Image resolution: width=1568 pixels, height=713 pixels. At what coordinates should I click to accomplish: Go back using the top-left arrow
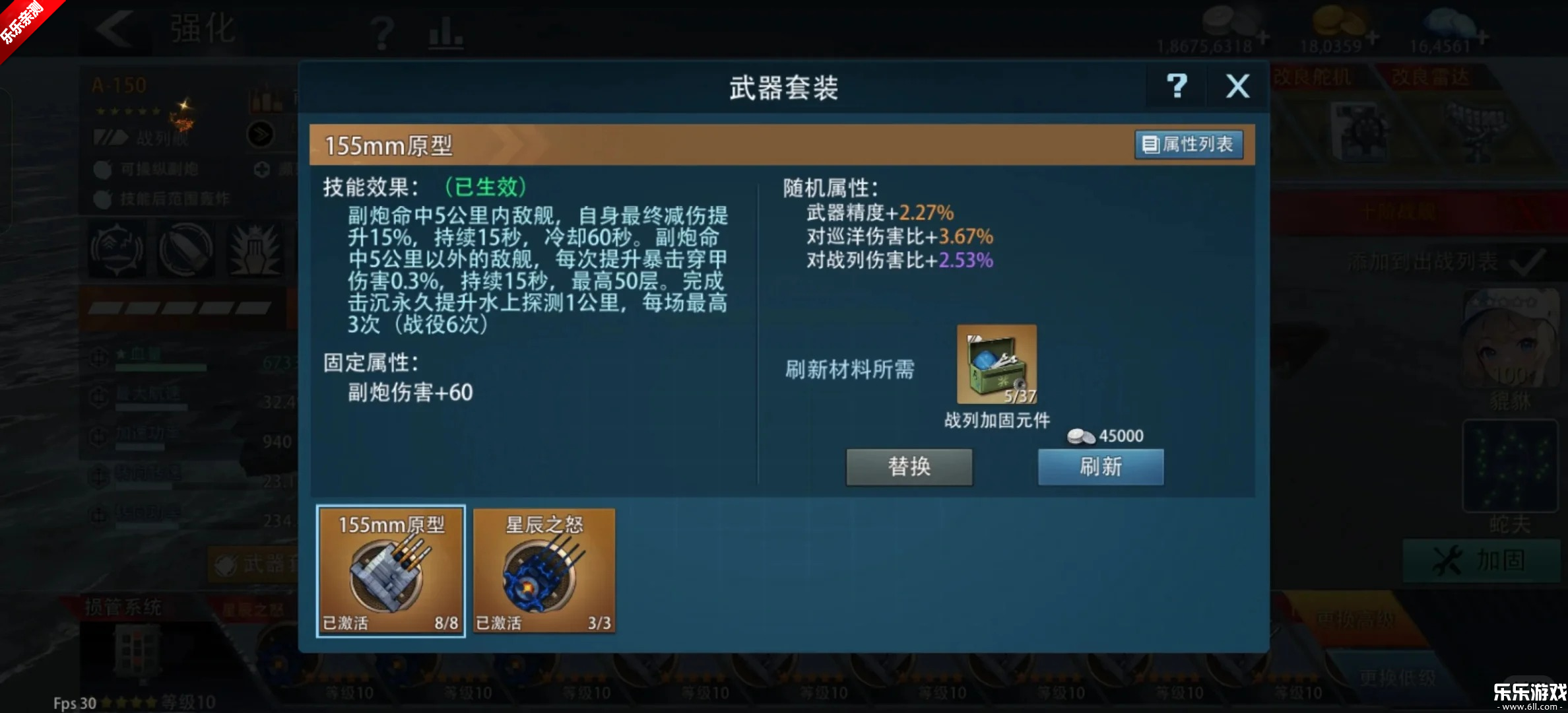114,30
